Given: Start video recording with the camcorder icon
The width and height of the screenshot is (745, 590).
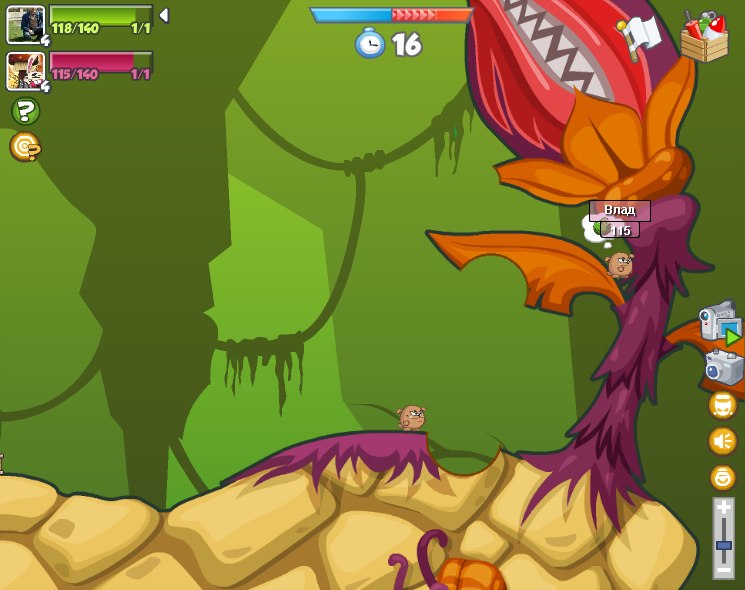Looking at the screenshot, I should click(x=719, y=322).
